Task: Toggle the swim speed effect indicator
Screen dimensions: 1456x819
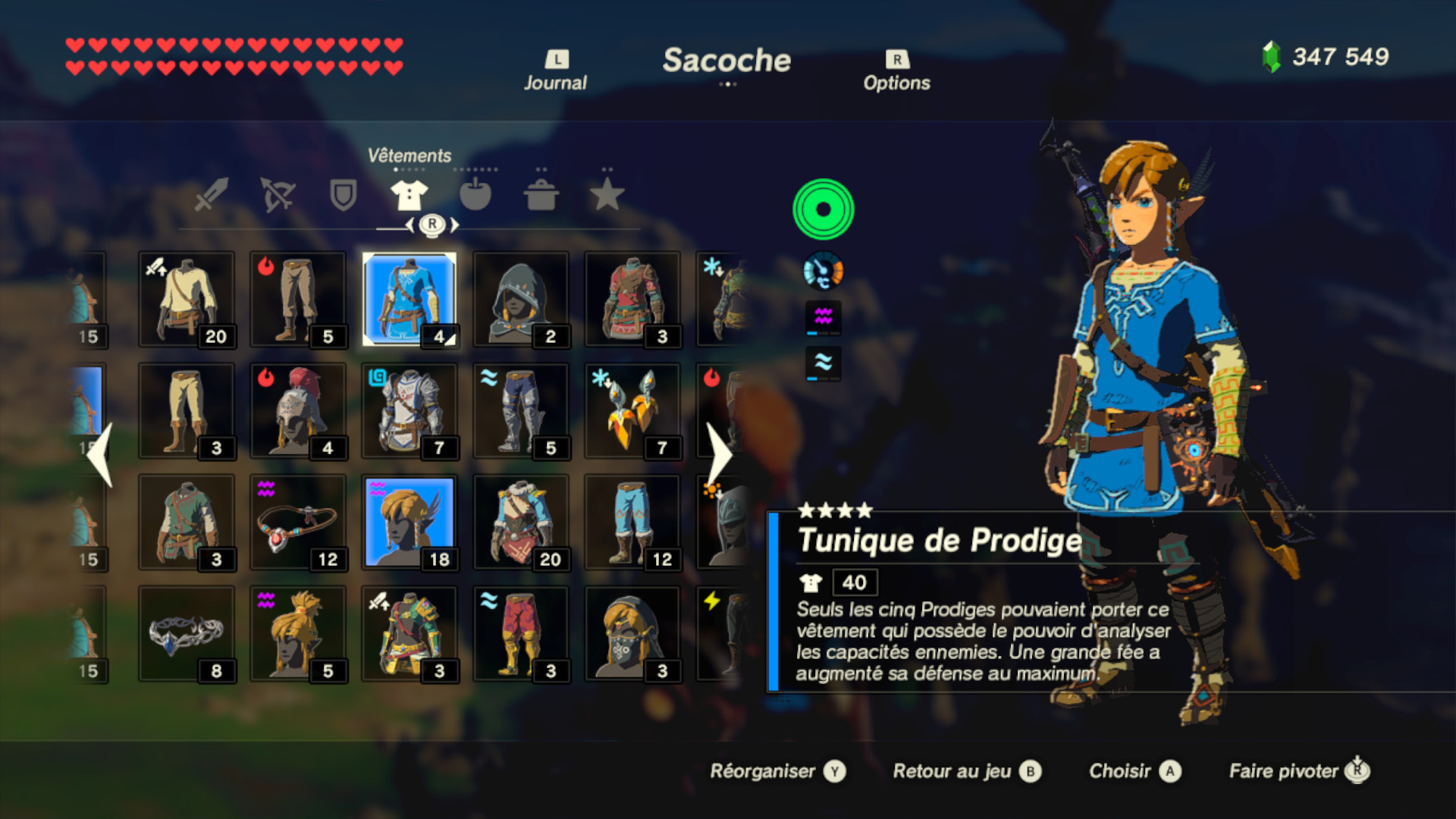Action: point(823,317)
